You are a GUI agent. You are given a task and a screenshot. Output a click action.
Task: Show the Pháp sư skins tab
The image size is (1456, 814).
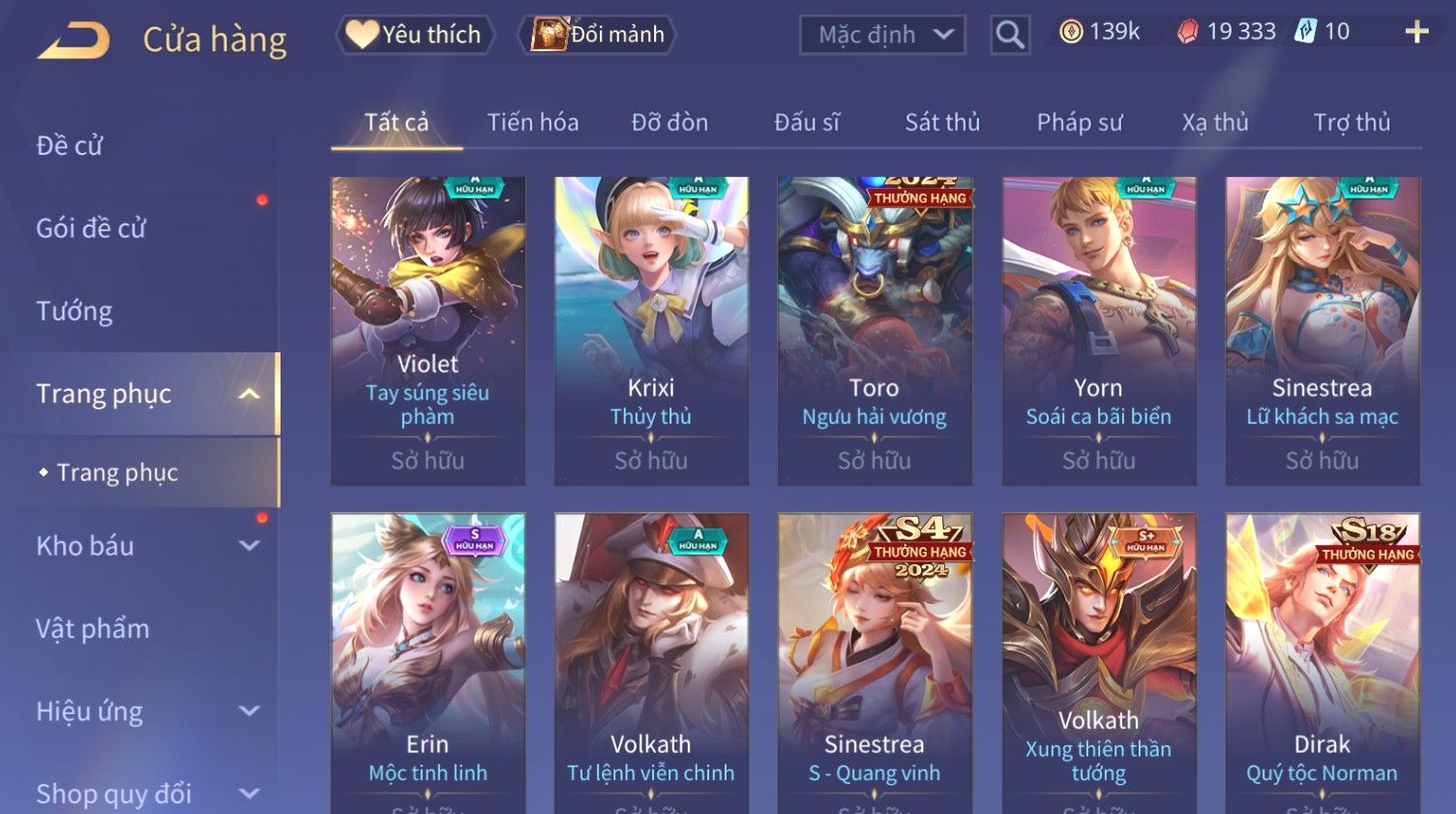click(1079, 123)
